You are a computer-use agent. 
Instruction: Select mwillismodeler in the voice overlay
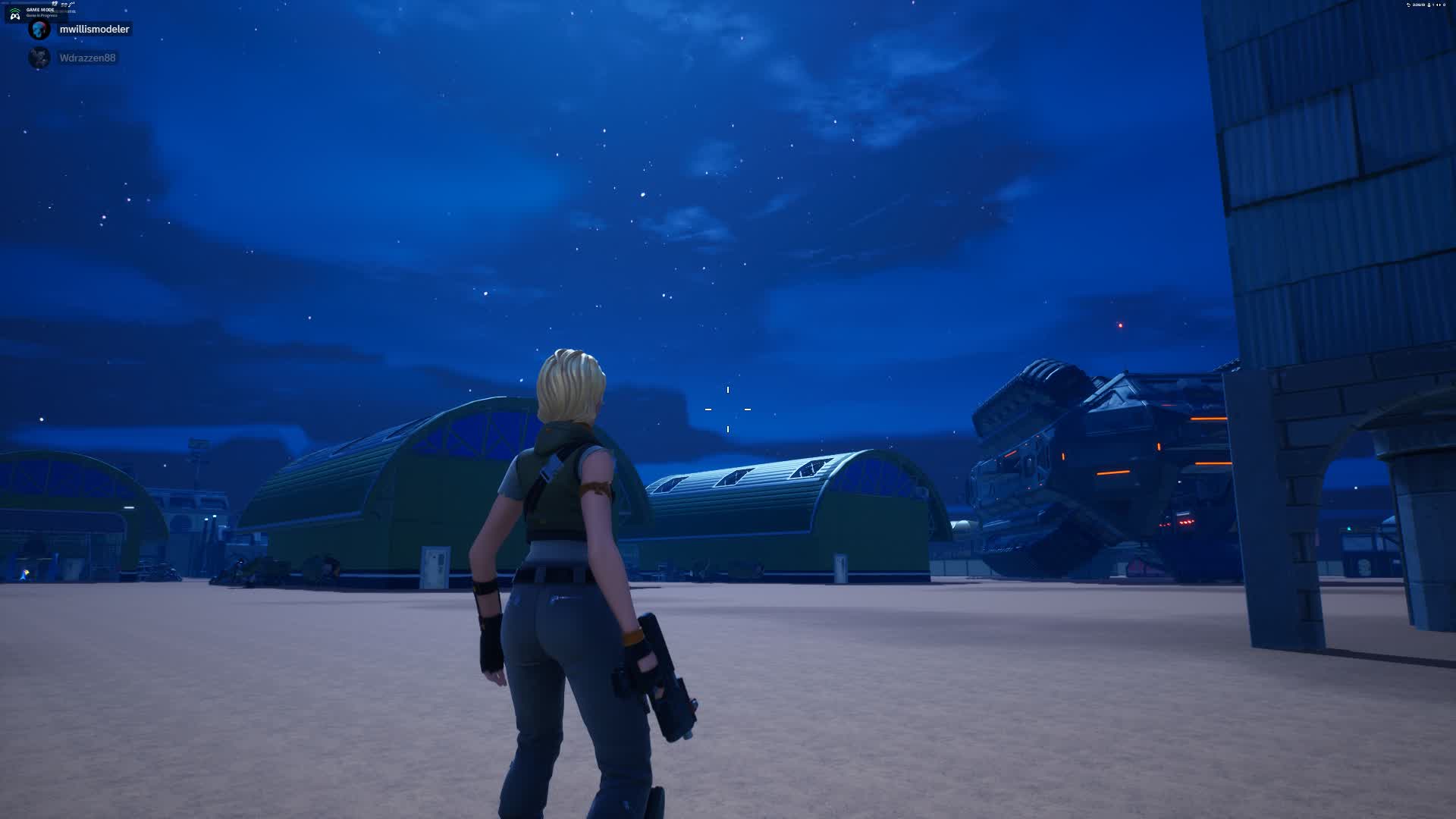pos(93,30)
